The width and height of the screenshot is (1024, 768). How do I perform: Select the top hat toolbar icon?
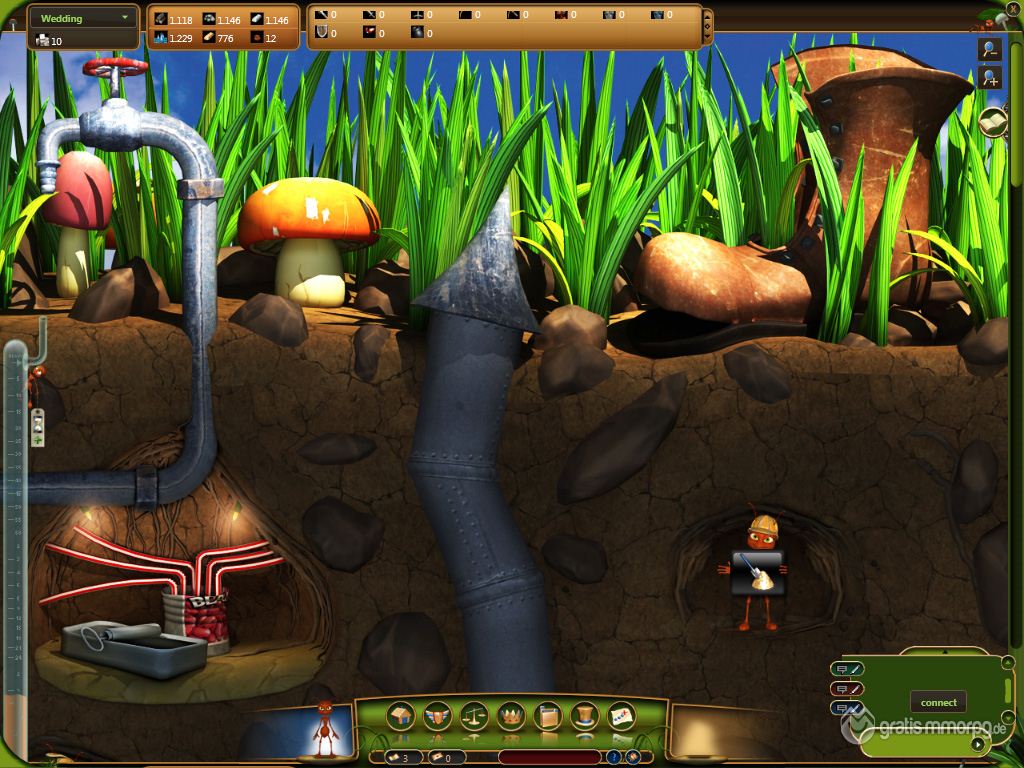click(585, 715)
